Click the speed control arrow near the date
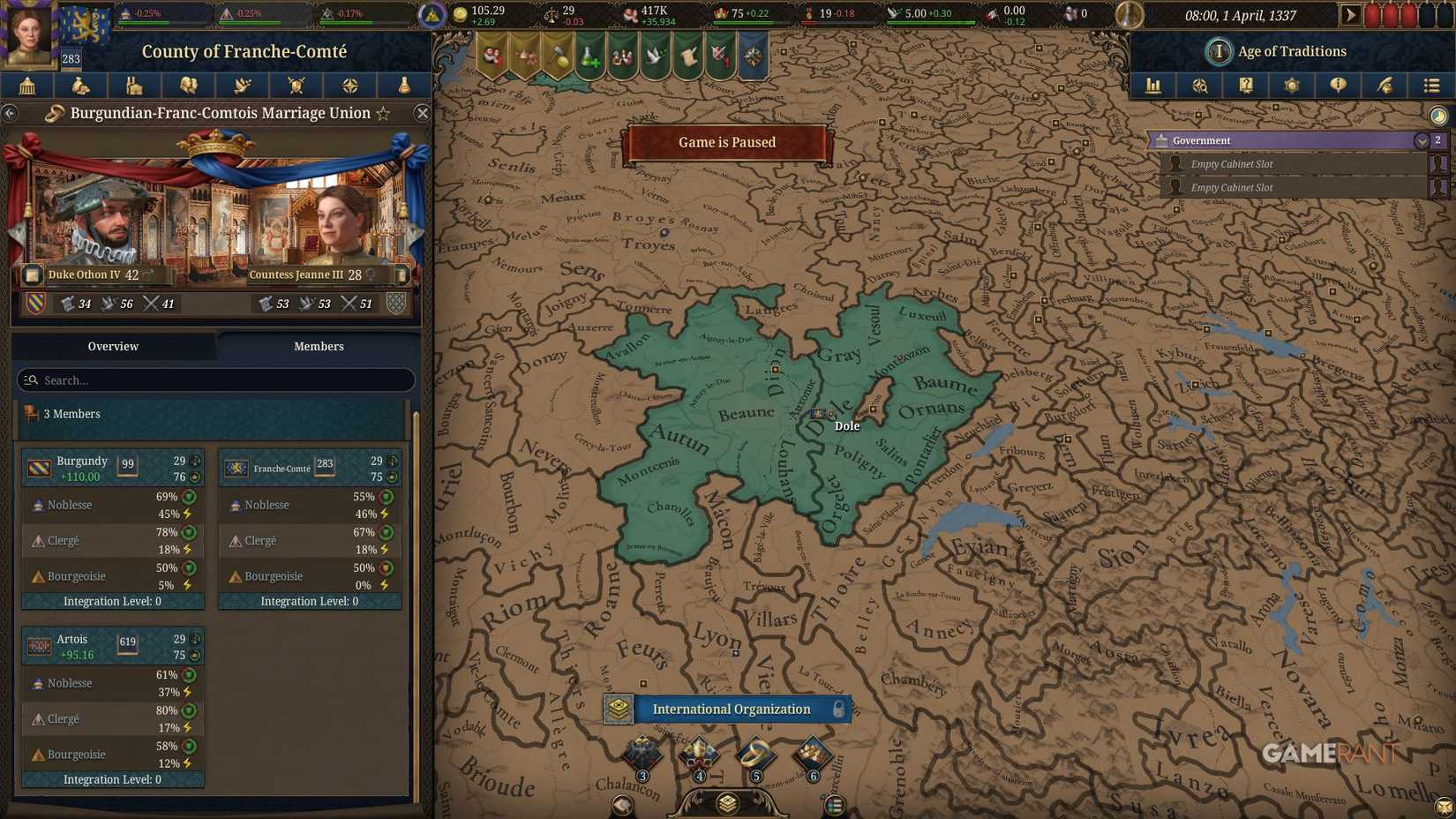 [1350, 14]
